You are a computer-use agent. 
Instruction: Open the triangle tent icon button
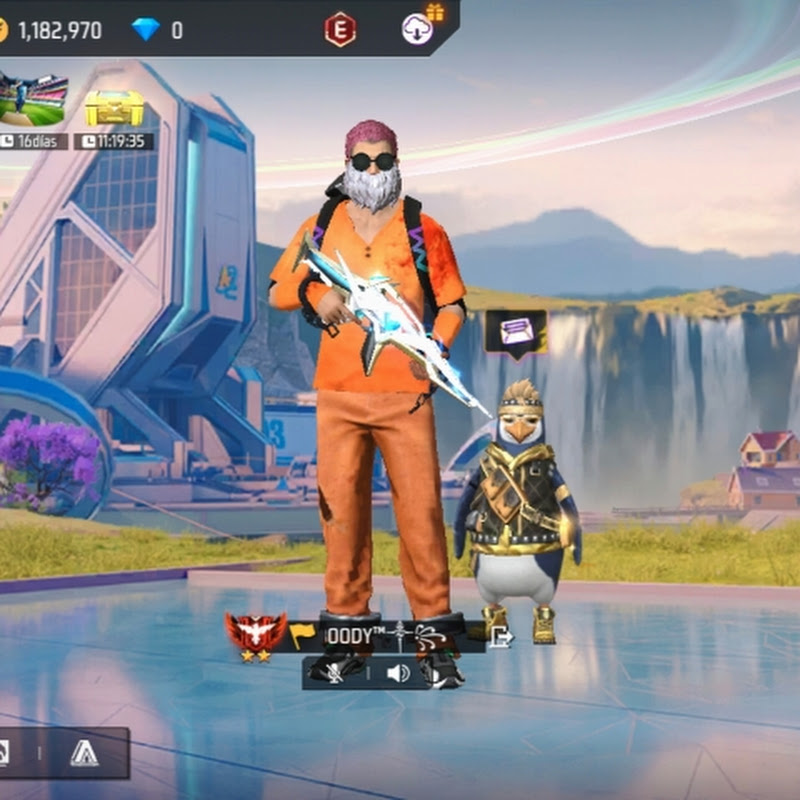(x=84, y=753)
